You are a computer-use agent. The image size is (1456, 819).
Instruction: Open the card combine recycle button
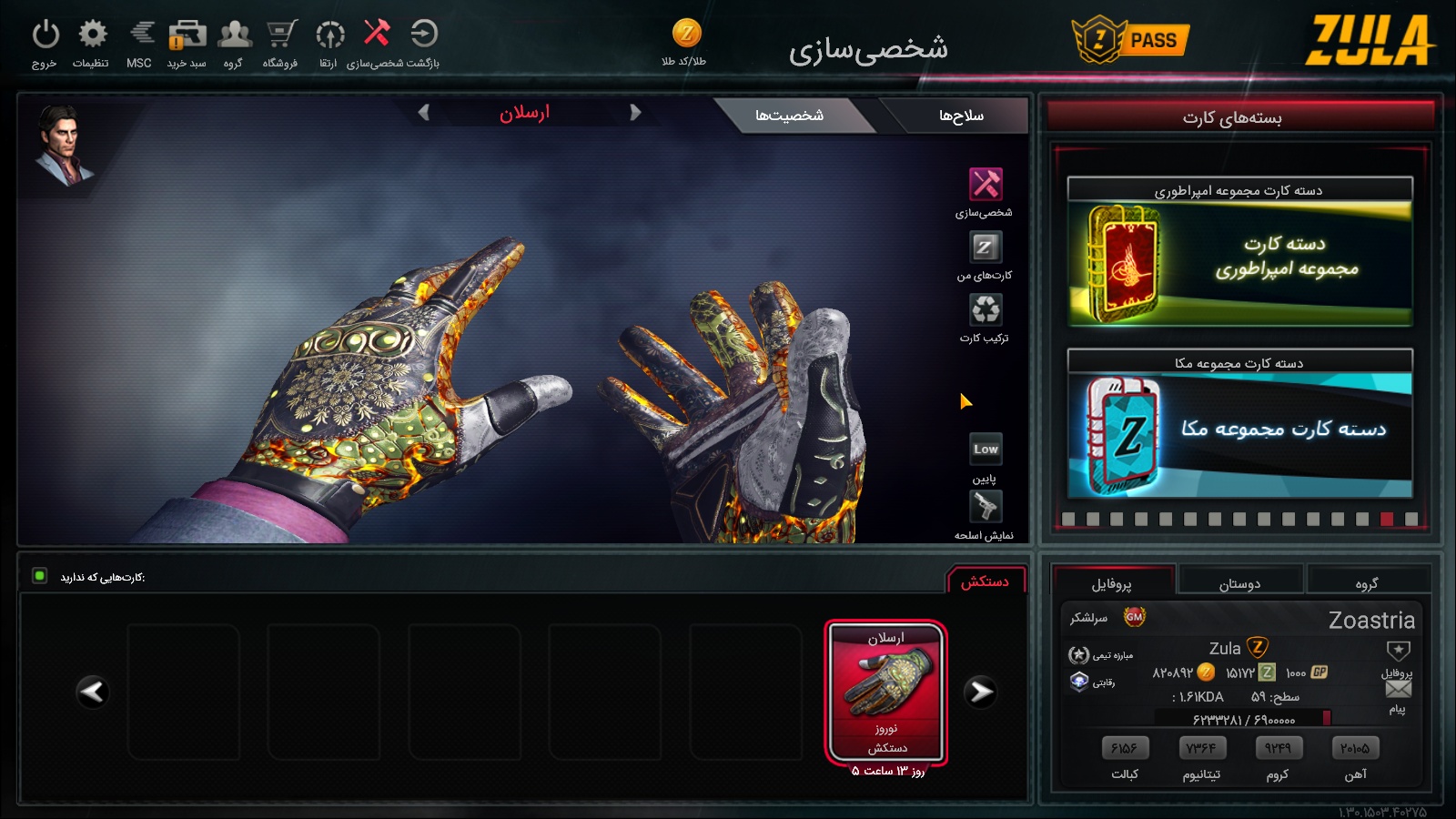coord(985,309)
